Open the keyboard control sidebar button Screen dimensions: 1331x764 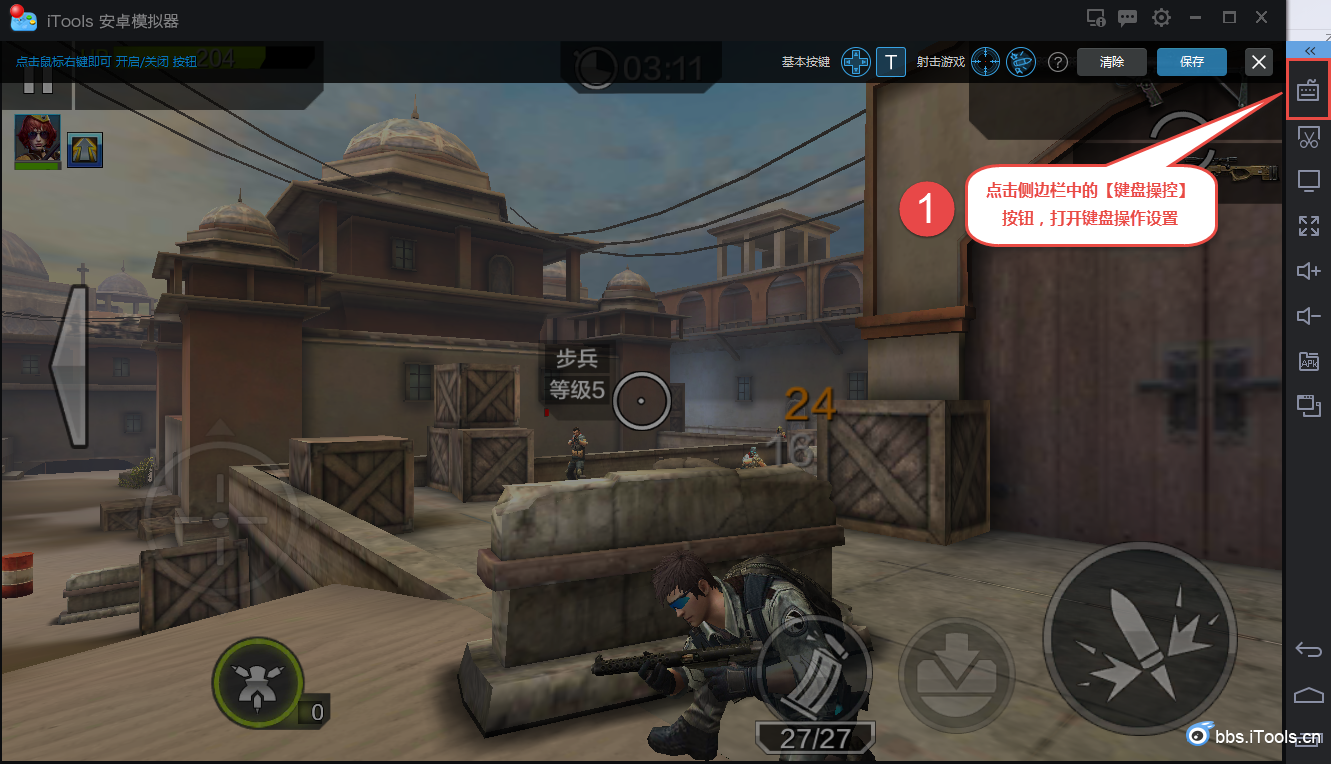tap(1308, 92)
